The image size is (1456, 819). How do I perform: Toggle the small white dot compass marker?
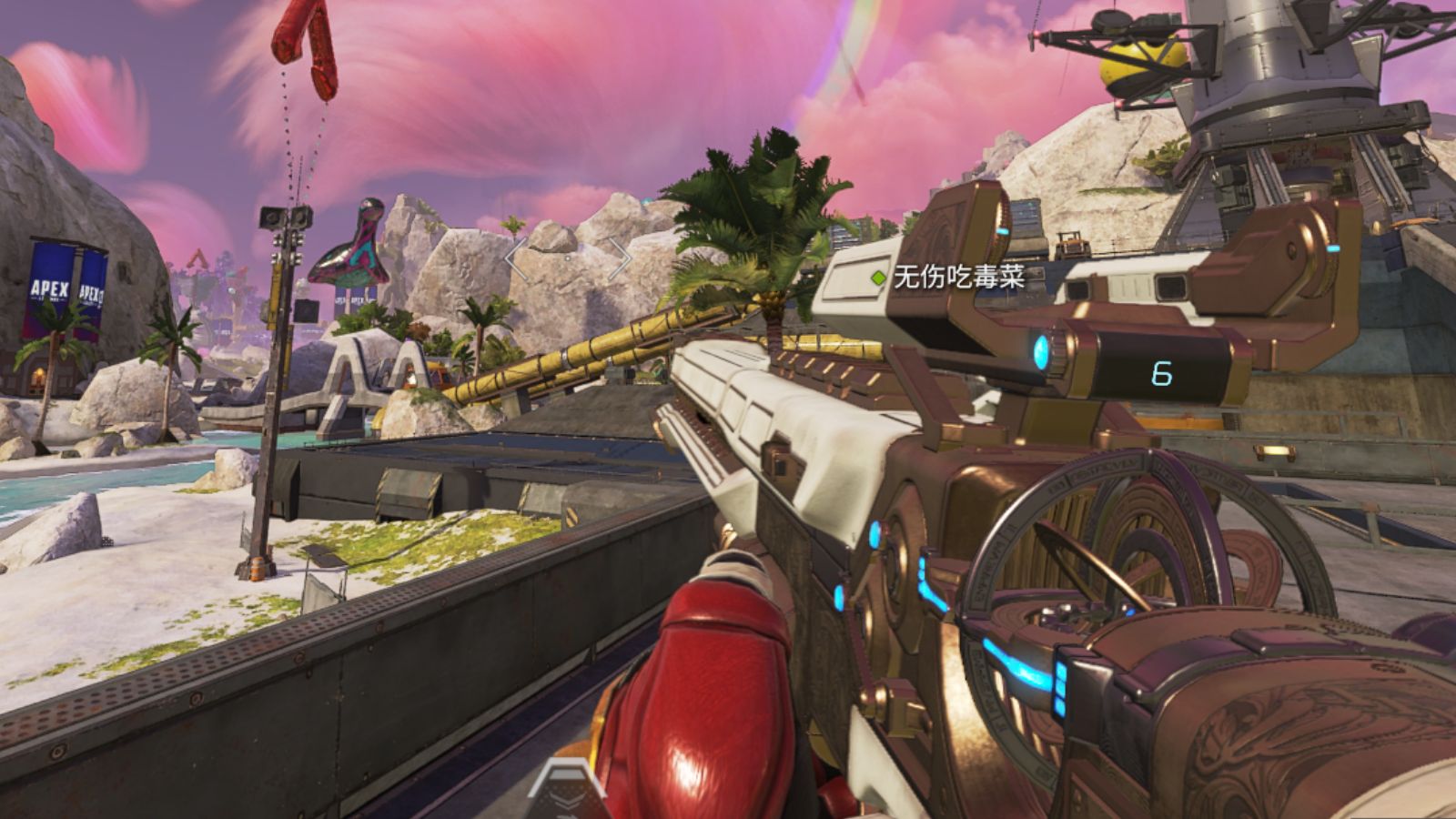[566, 258]
